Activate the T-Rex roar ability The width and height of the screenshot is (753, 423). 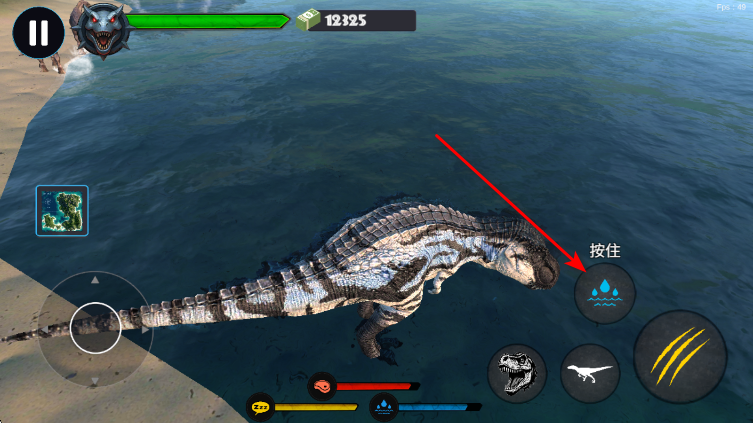pos(517,373)
